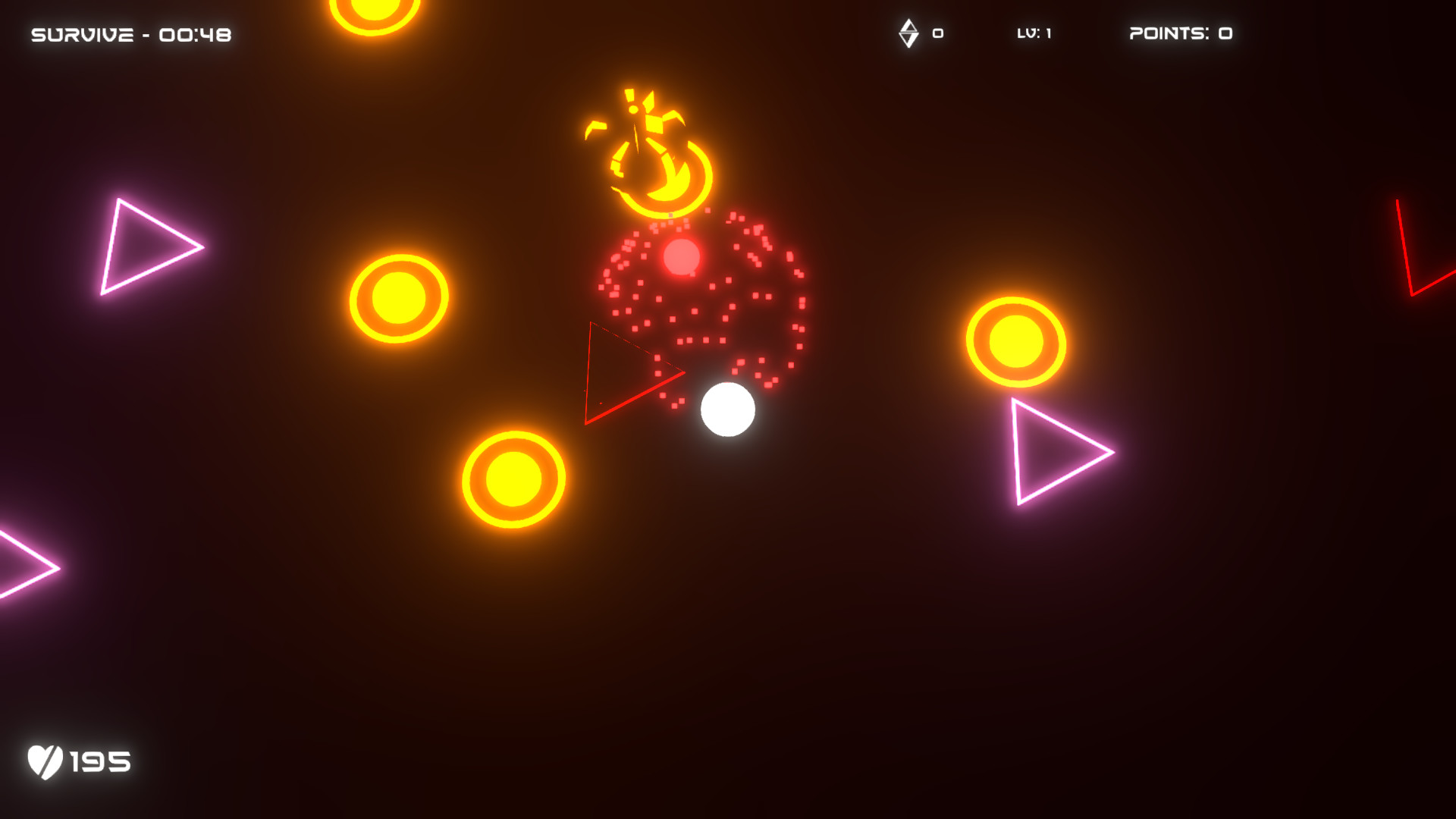Screen dimensions: 1456x819
Task: Click the red core of the particle swarm
Action: pos(682,259)
